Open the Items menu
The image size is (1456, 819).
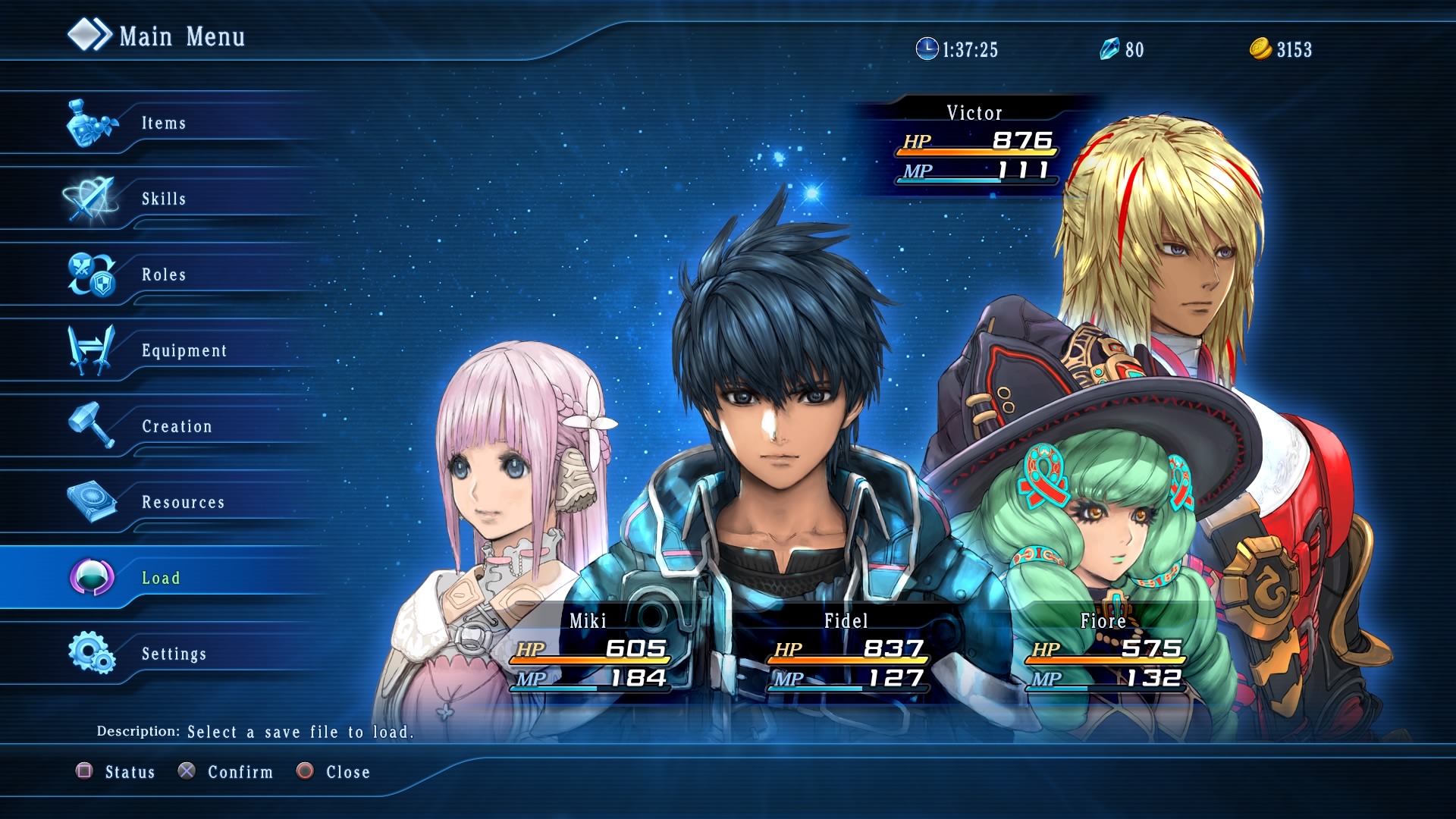163,123
